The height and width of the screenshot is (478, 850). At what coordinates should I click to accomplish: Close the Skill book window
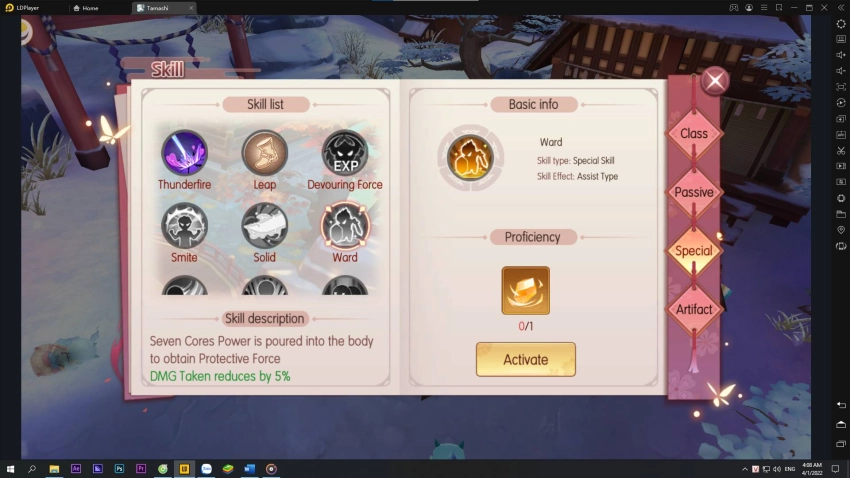tap(714, 81)
